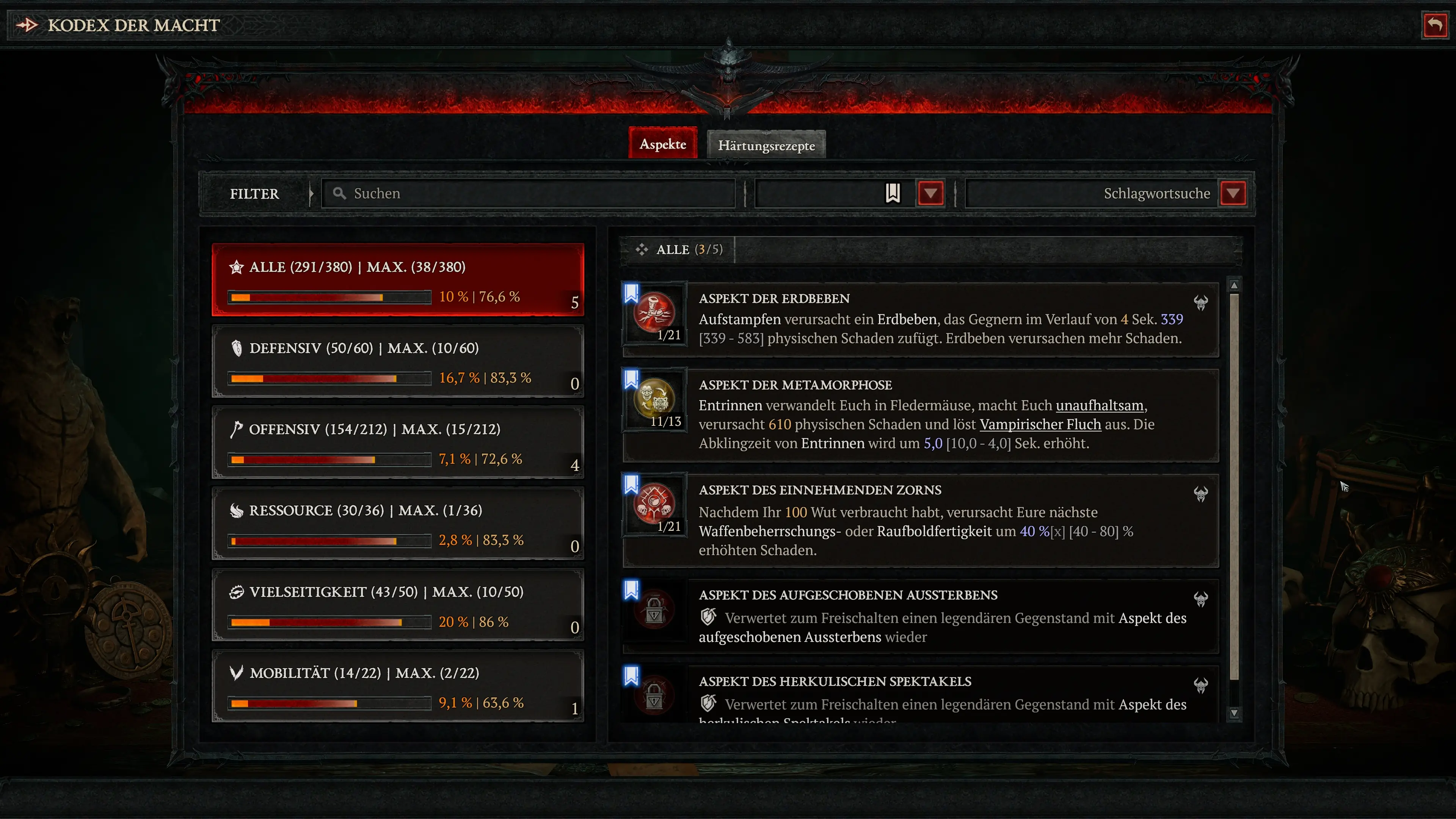The height and width of the screenshot is (819, 1456).
Task: Click the axe icon on OFFENSIV category
Action: click(237, 429)
